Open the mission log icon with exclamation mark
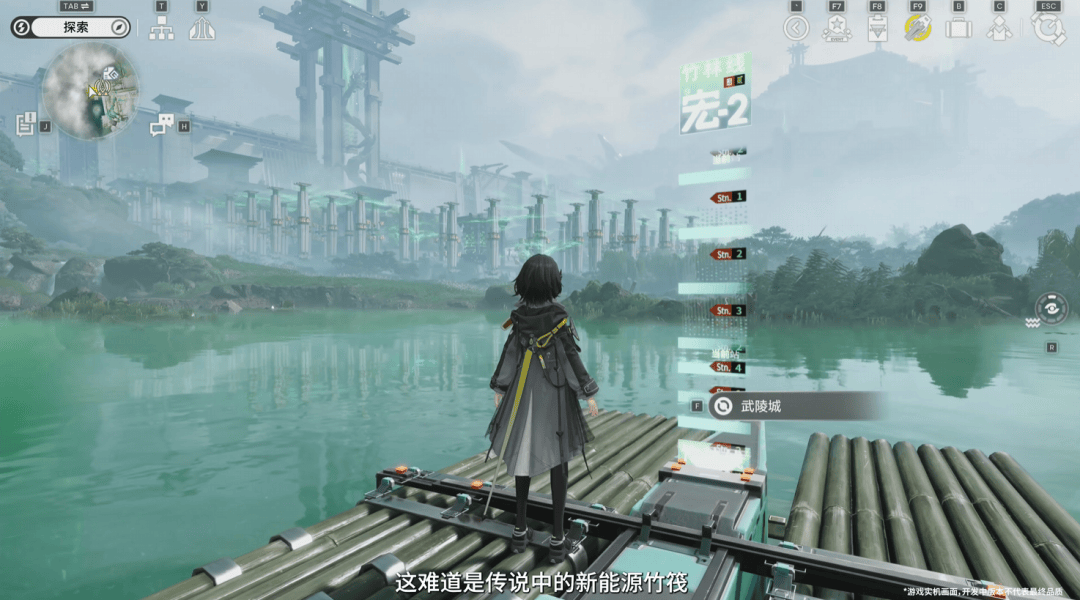Image resolution: width=1080 pixels, height=600 pixels. click(26, 124)
